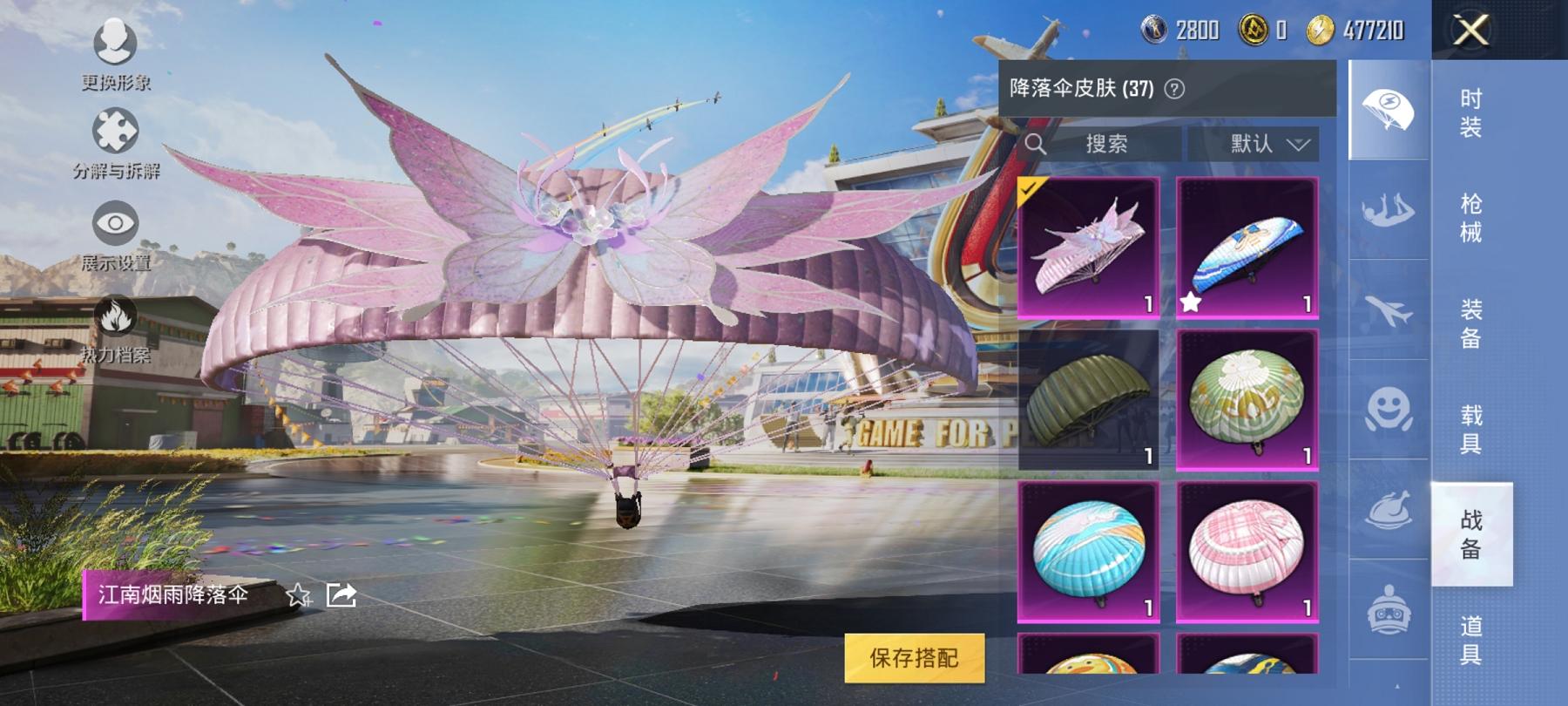This screenshot has height=706, width=1568.
Task: Click the search magnifier icon
Action: click(x=1037, y=145)
